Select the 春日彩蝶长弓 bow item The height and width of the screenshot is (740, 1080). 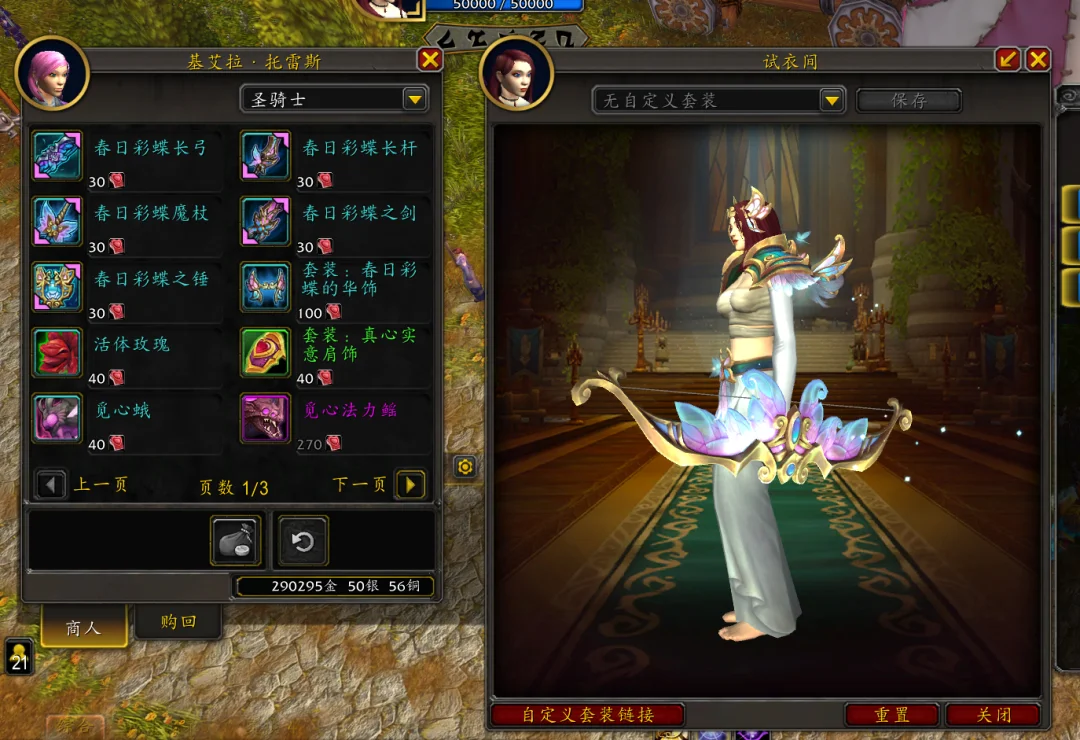point(57,155)
